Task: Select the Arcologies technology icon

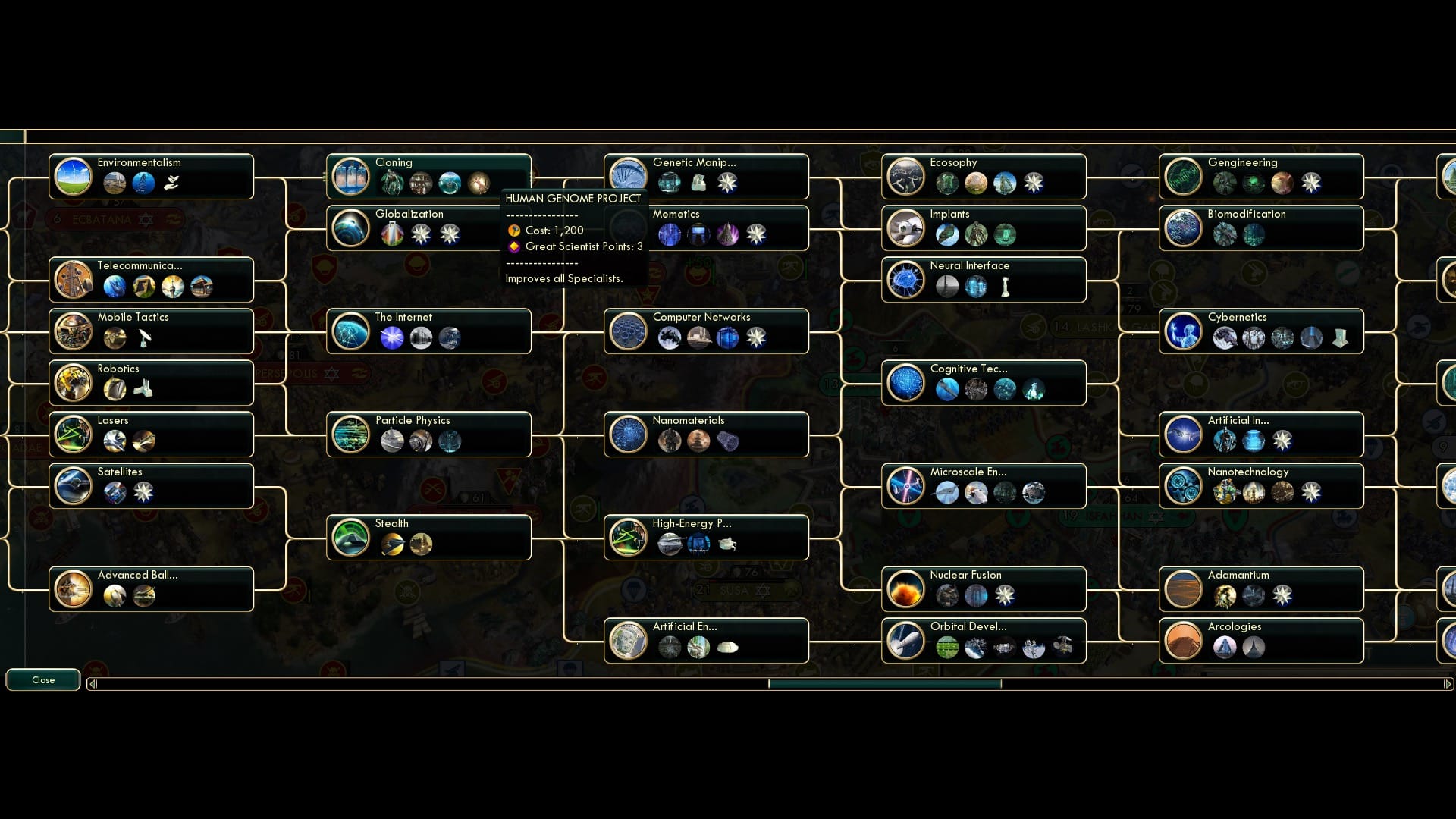Action: 1185,640
